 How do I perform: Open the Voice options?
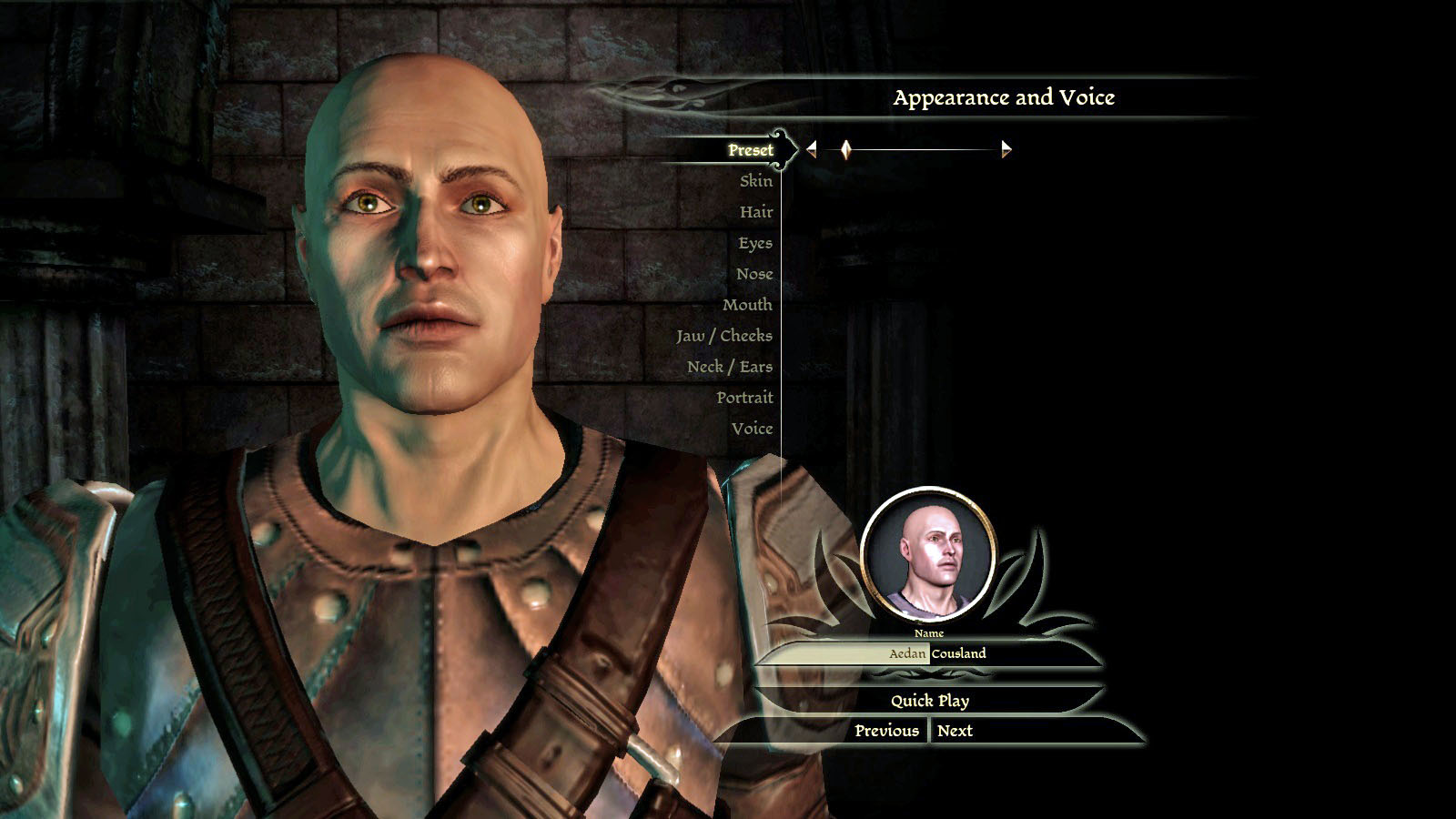pos(751,429)
